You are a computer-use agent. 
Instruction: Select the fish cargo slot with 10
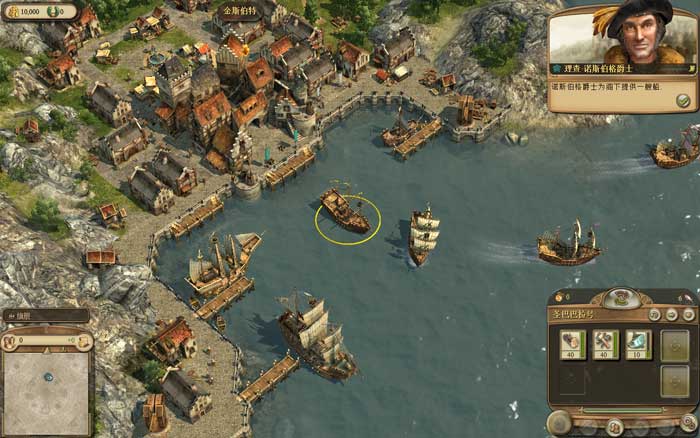click(637, 344)
